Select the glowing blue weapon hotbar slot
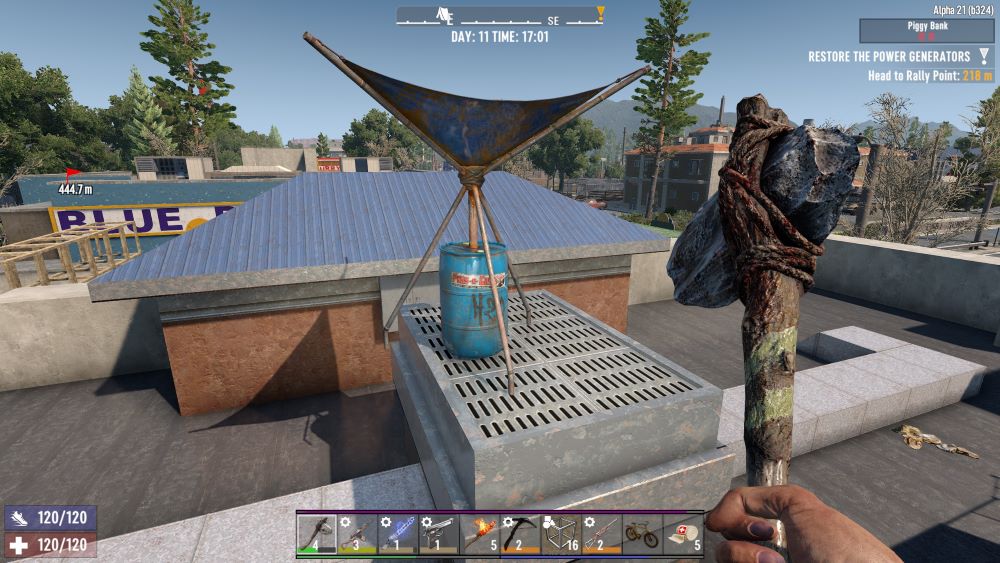The image size is (1000, 563). (x=398, y=534)
